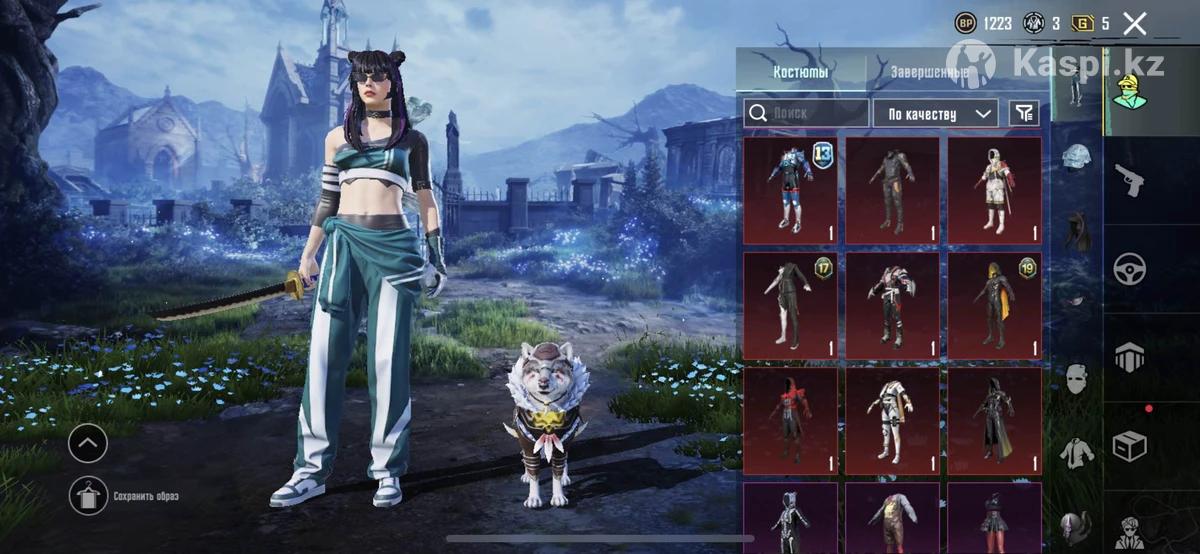Open the По качеству sort dropdown
The image size is (1200, 554).
point(935,113)
